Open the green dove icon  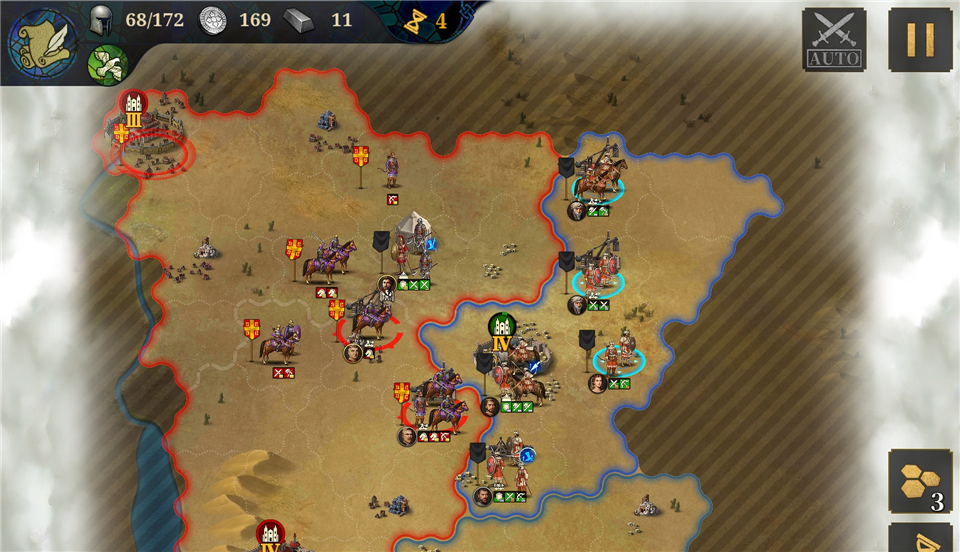pyautogui.click(x=106, y=64)
